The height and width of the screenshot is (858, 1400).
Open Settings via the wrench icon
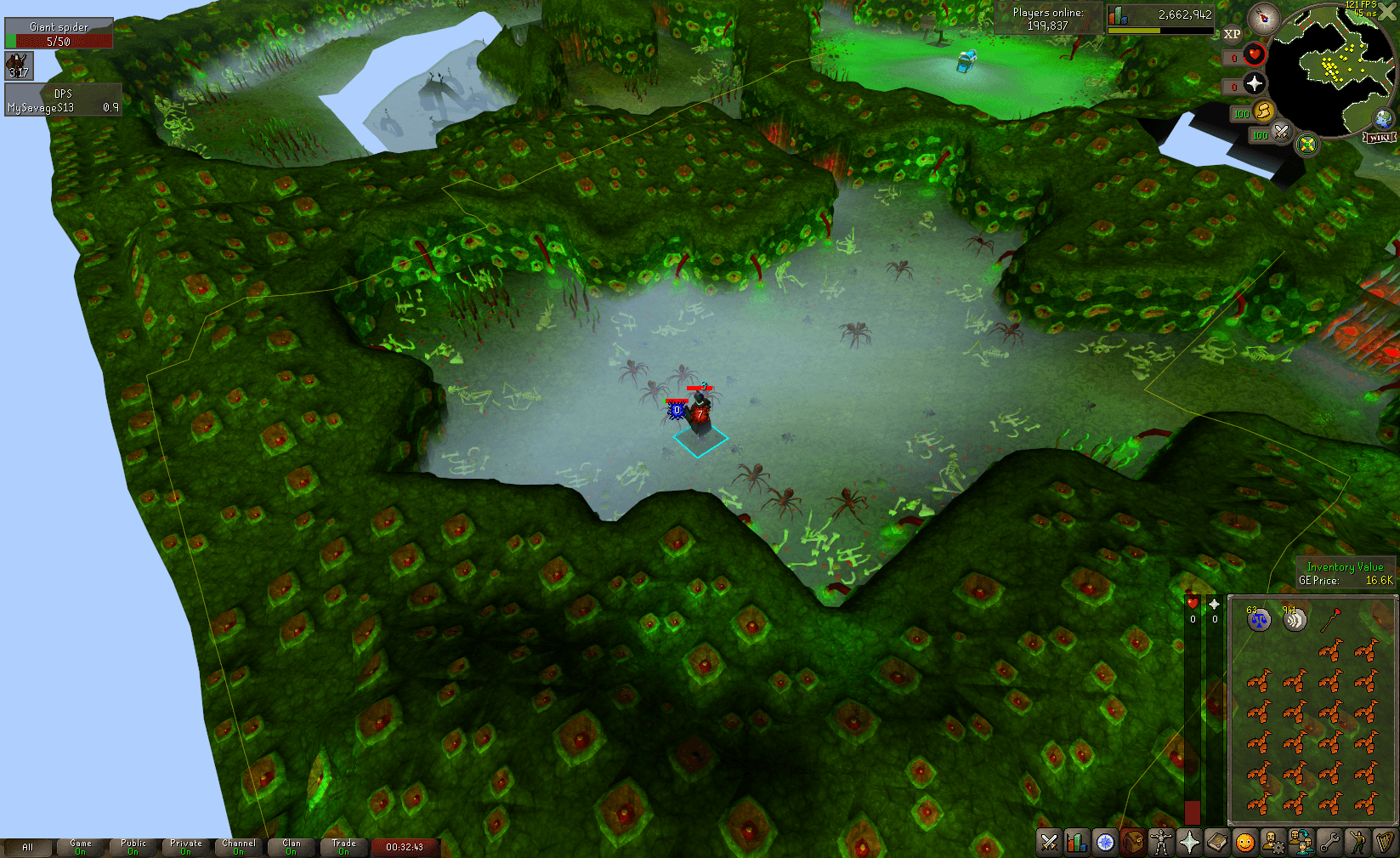pyautogui.click(x=1329, y=843)
